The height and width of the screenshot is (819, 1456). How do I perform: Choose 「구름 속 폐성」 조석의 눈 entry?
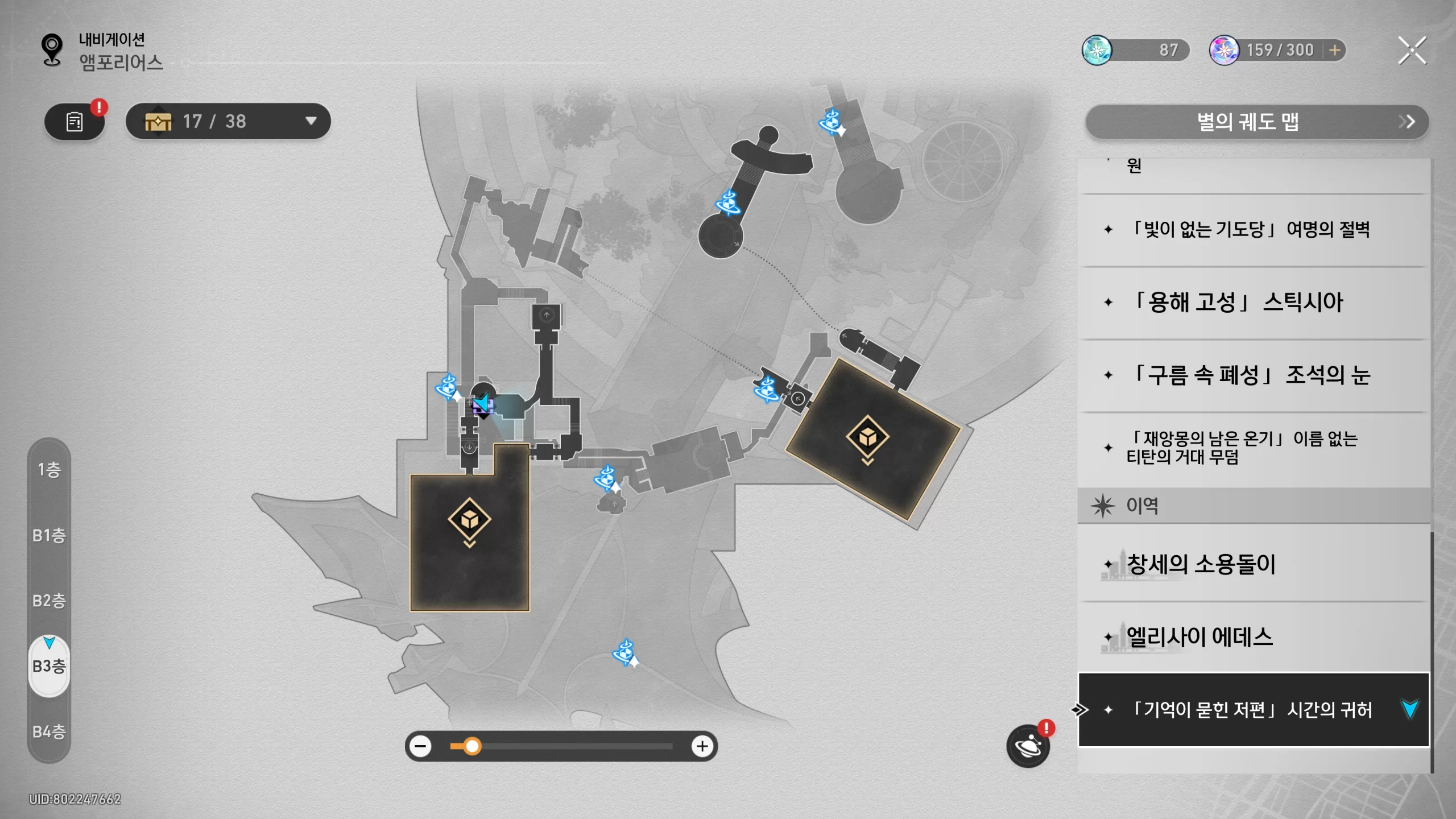pos(1251,375)
